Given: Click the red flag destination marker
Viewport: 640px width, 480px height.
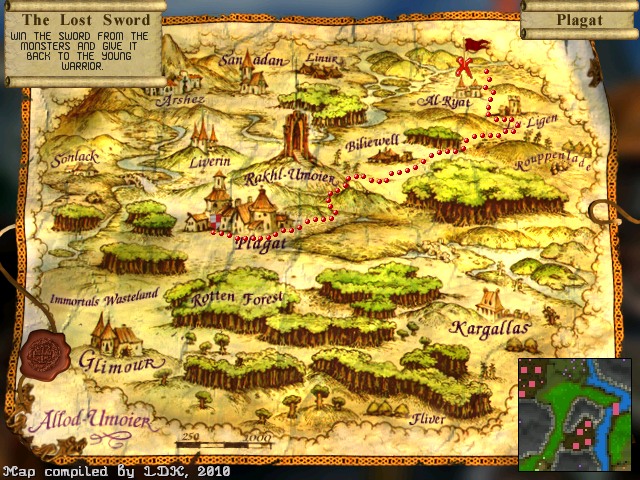Looking at the screenshot, I should coord(476,45).
